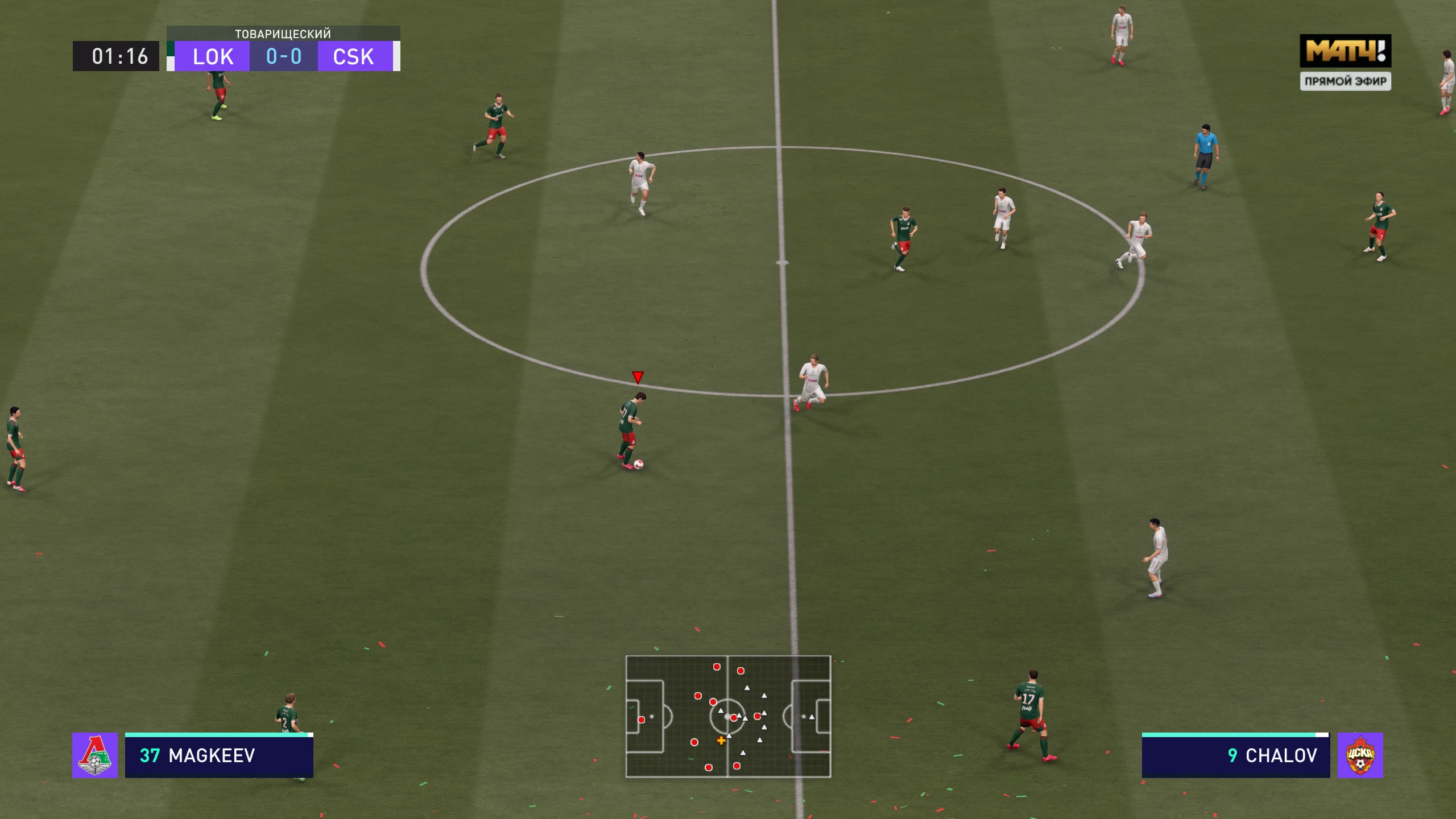Open the 0-0 score display

pyautogui.click(x=283, y=56)
